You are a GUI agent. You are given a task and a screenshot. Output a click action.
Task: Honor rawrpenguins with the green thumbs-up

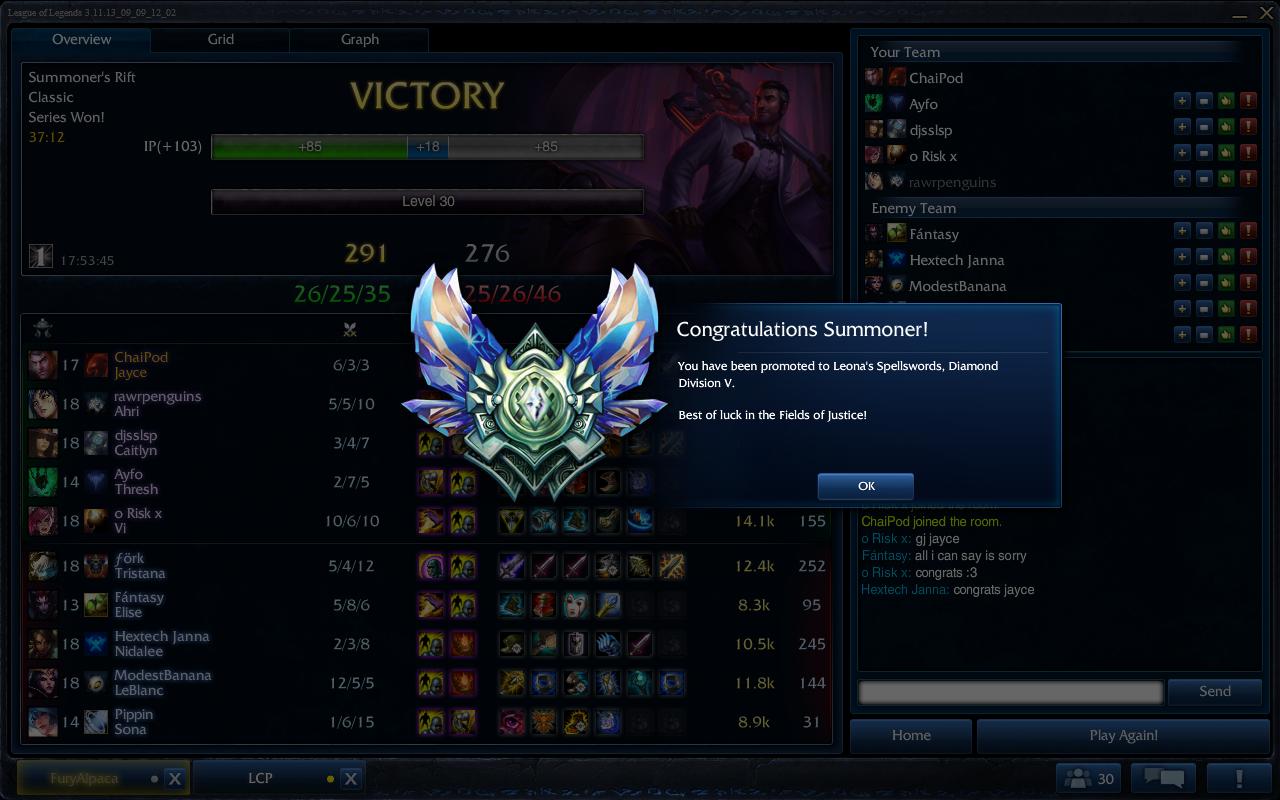coord(1227,182)
